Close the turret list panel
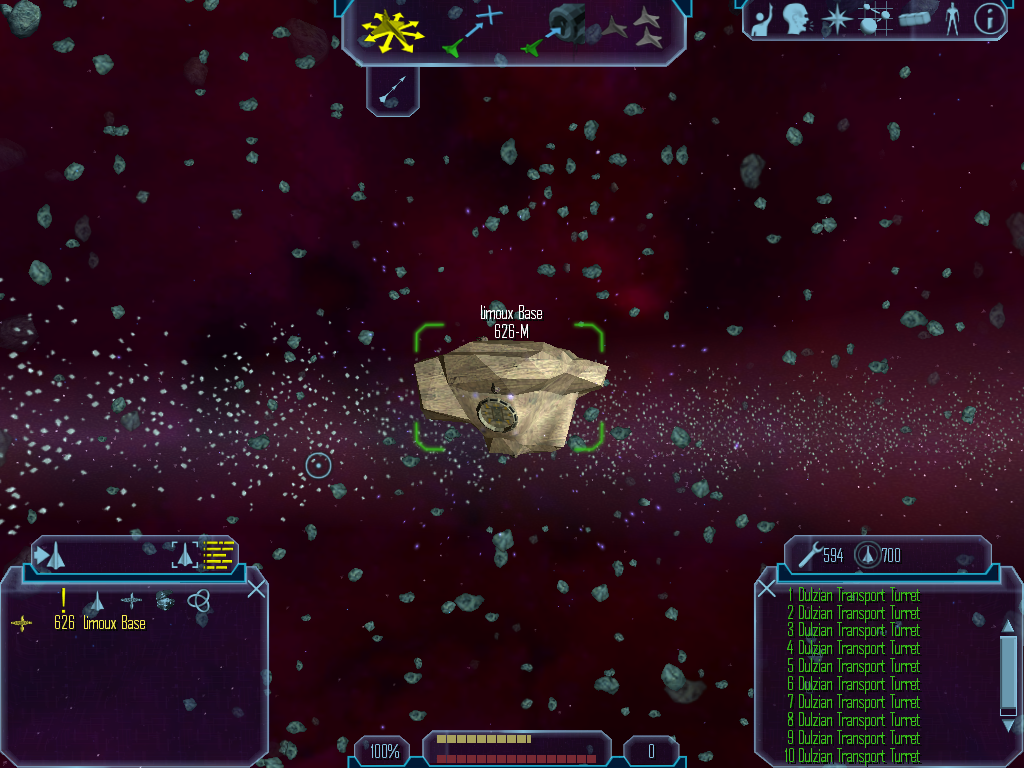Image resolution: width=1024 pixels, height=768 pixels. (x=766, y=588)
